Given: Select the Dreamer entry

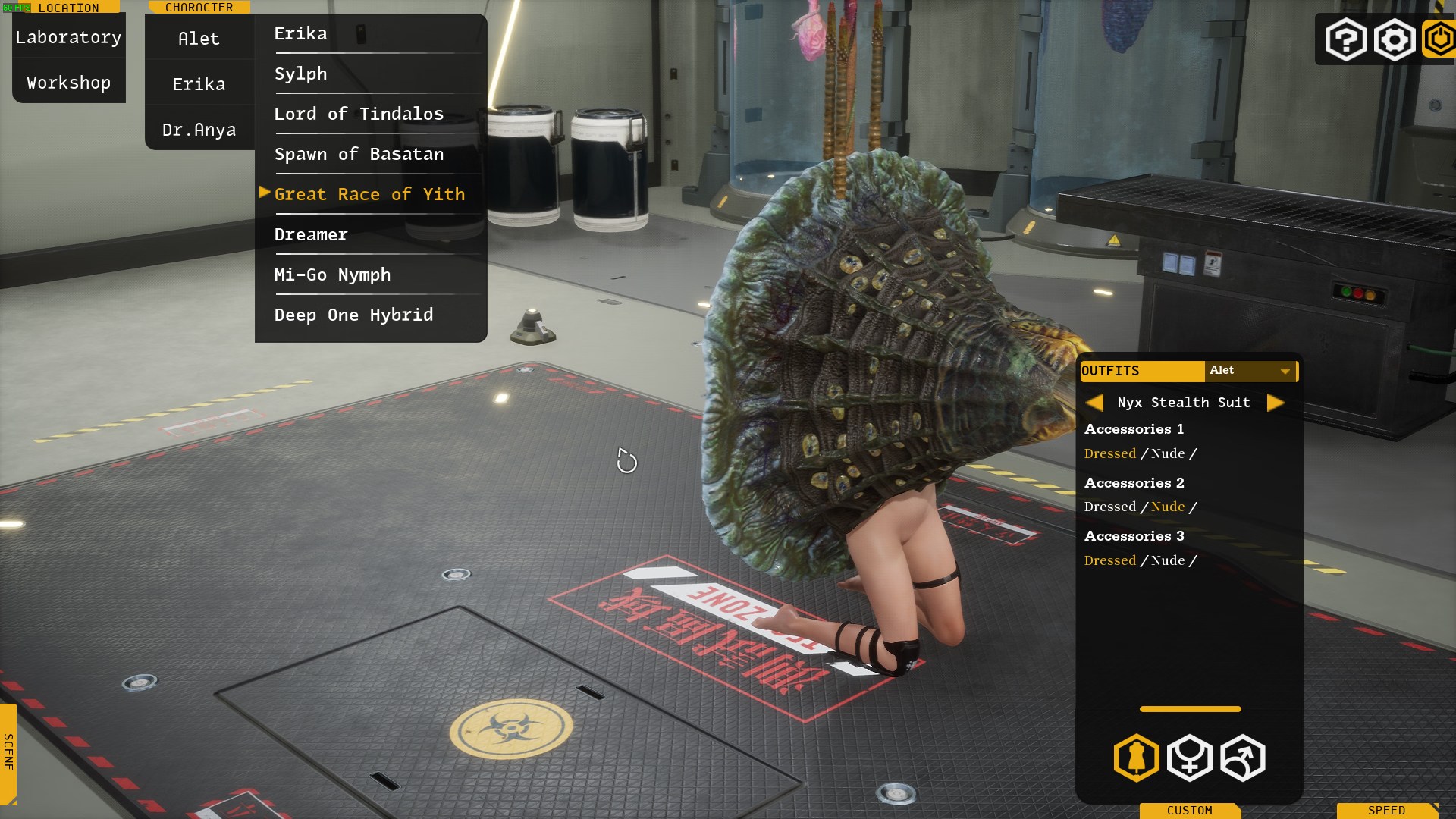Looking at the screenshot, I should tap(311, 235).
